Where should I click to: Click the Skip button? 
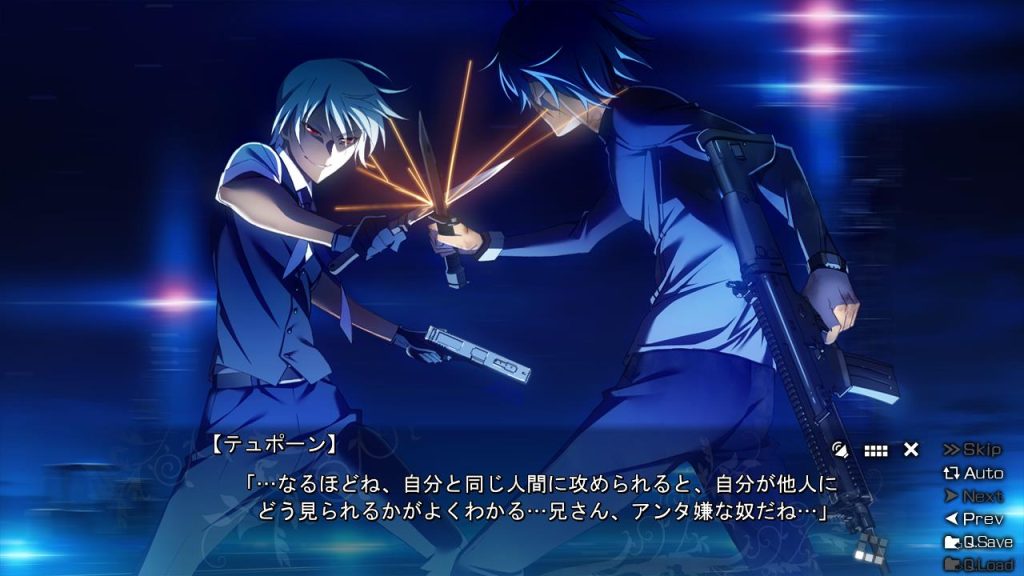coord(972,450)
